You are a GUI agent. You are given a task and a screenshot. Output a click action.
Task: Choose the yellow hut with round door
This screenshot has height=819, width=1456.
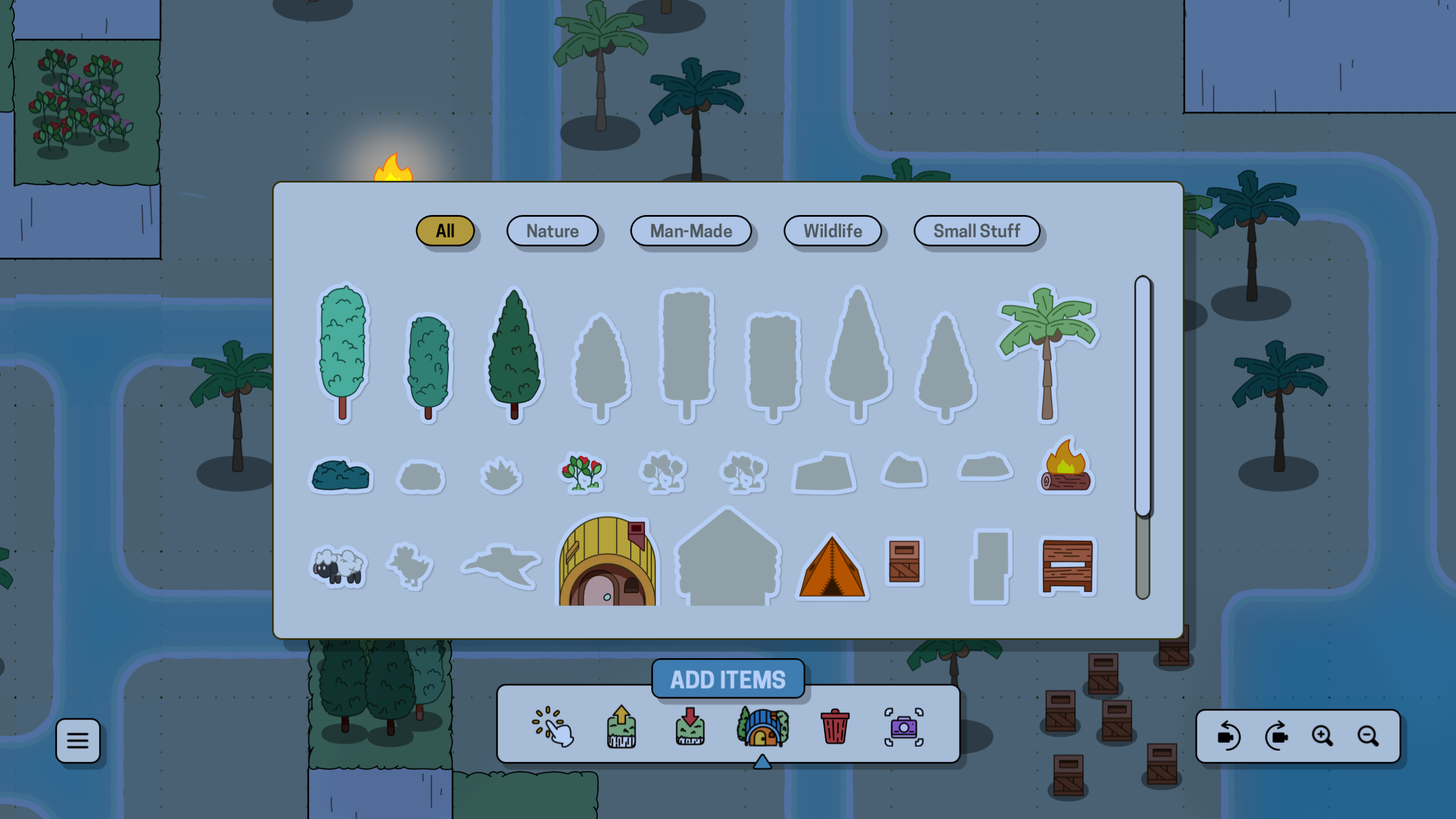[607, 562]
